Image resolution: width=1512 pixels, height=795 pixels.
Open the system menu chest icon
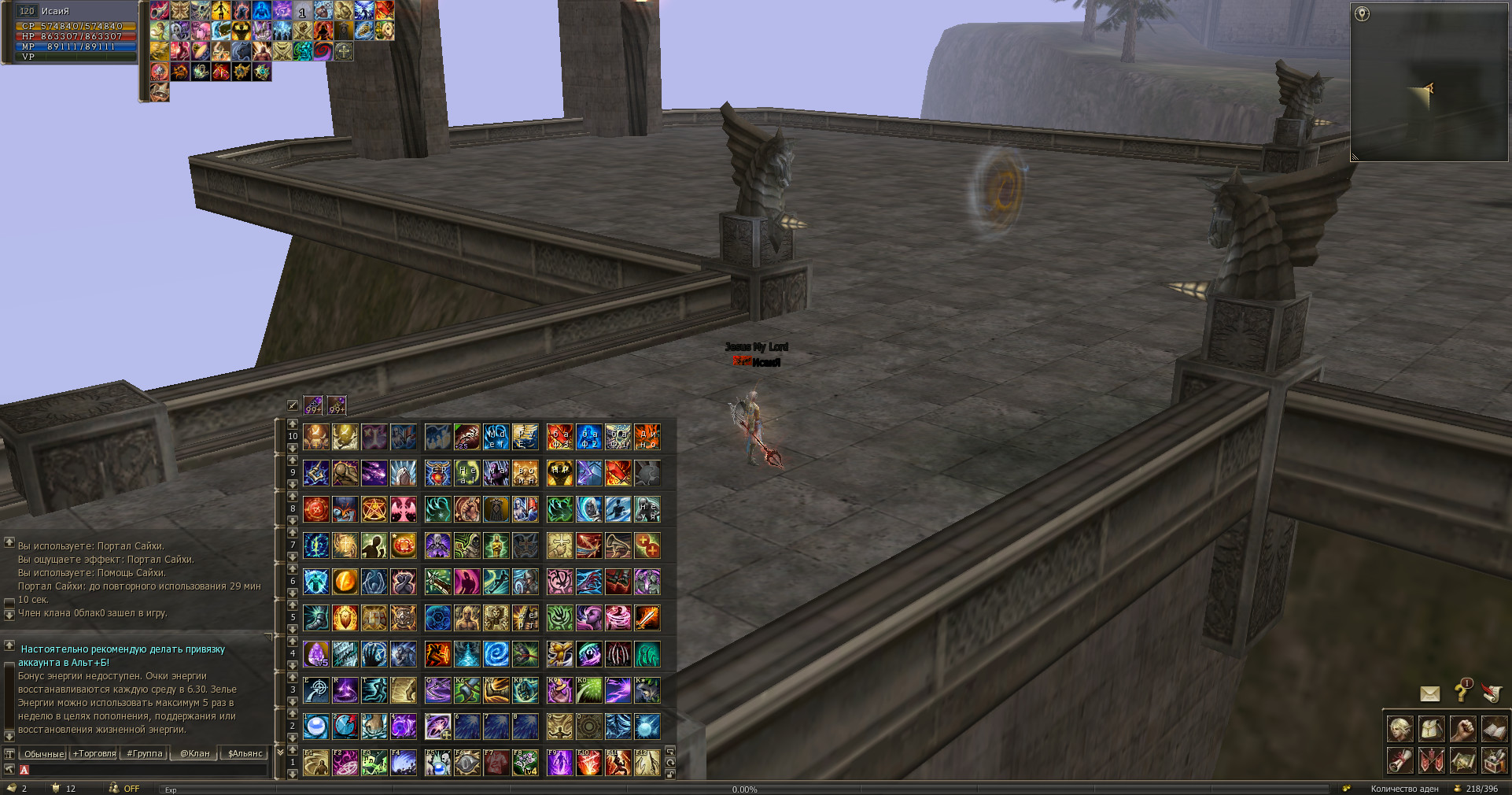point(1494,761)
